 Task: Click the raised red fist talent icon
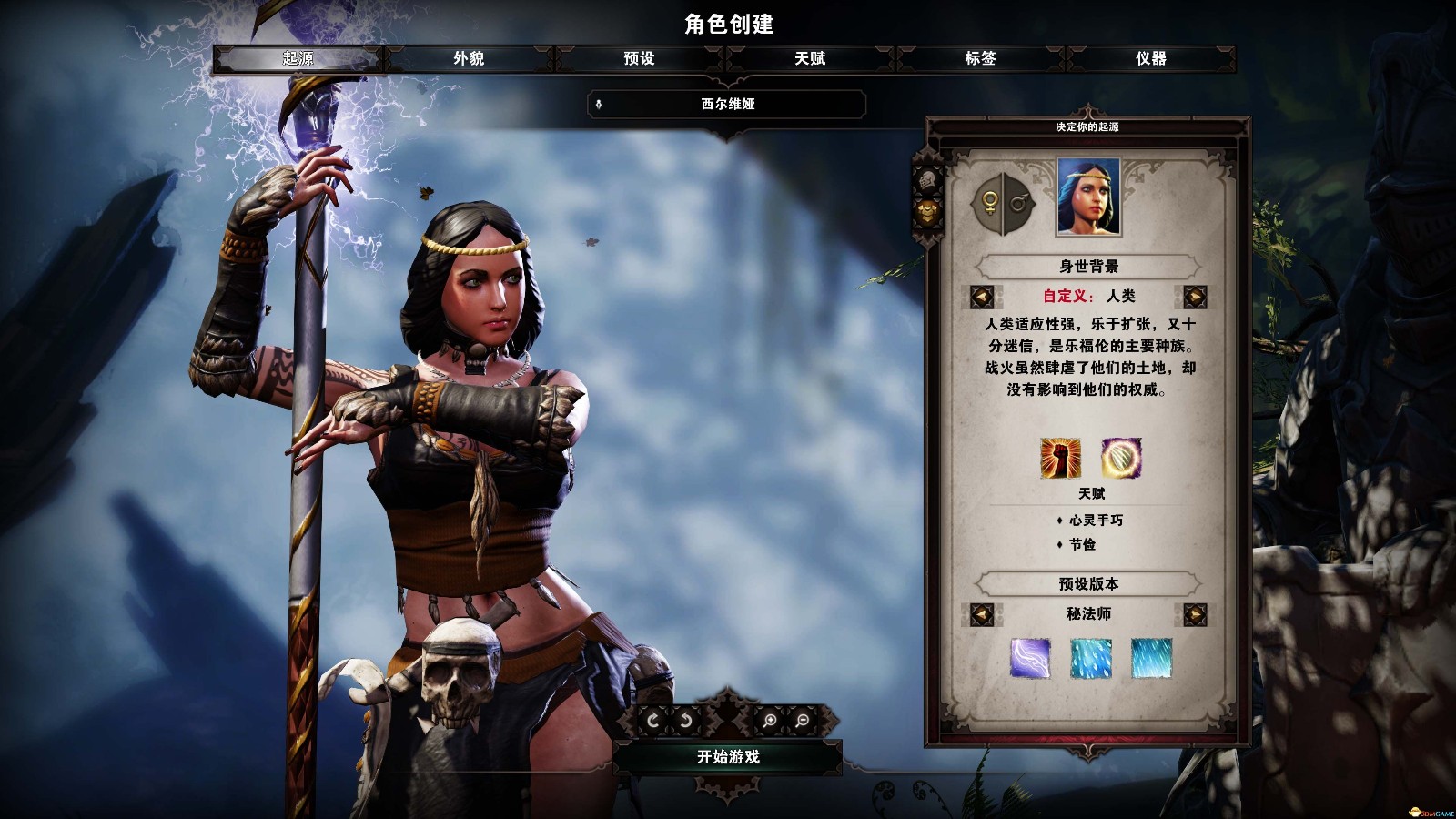(x=1060, y=458)
